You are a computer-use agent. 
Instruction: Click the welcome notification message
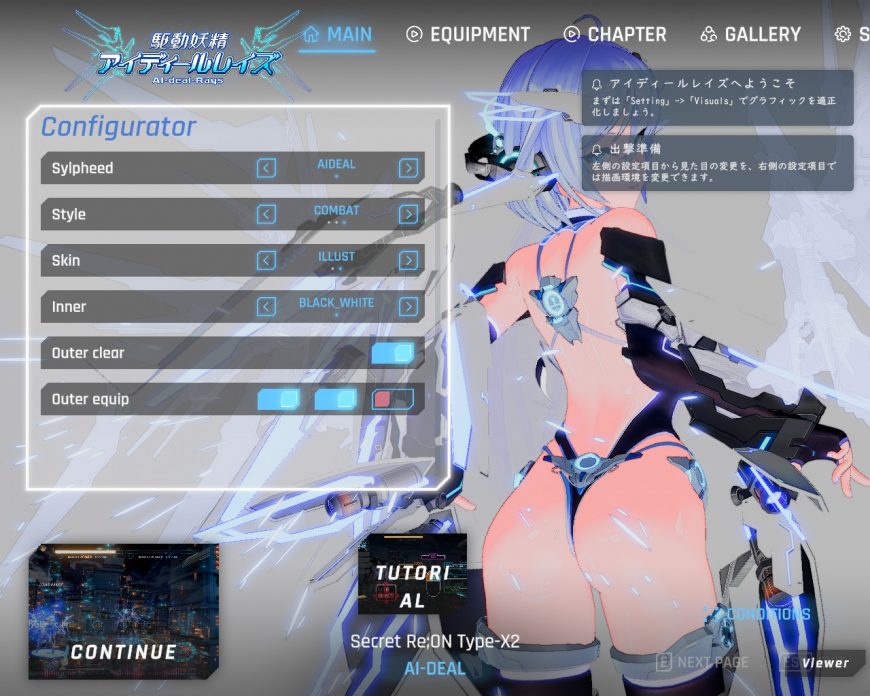(717, 97)
